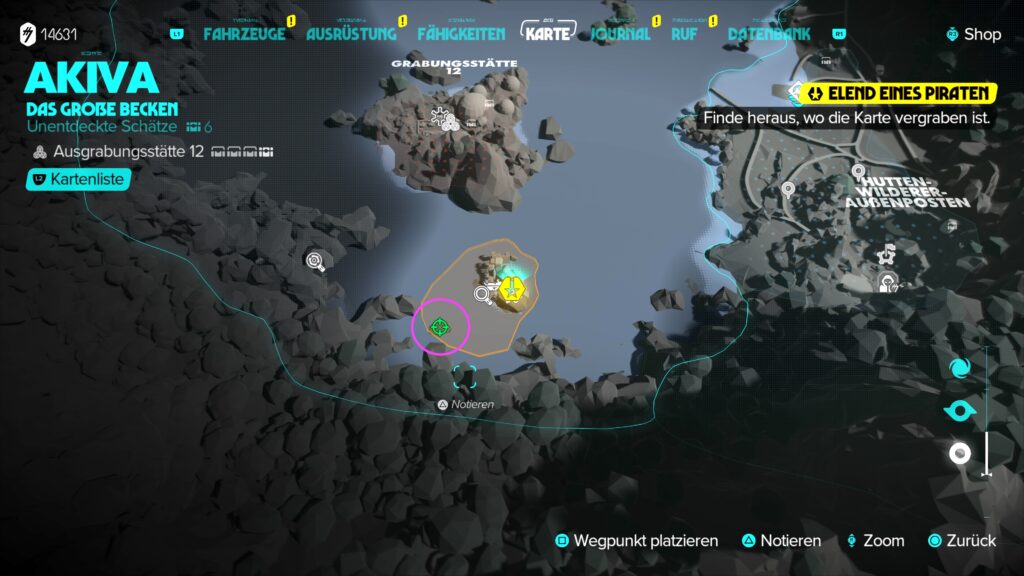Open the Ausrüstung tab
The image size is (1024, 576).
coord(349,34)
